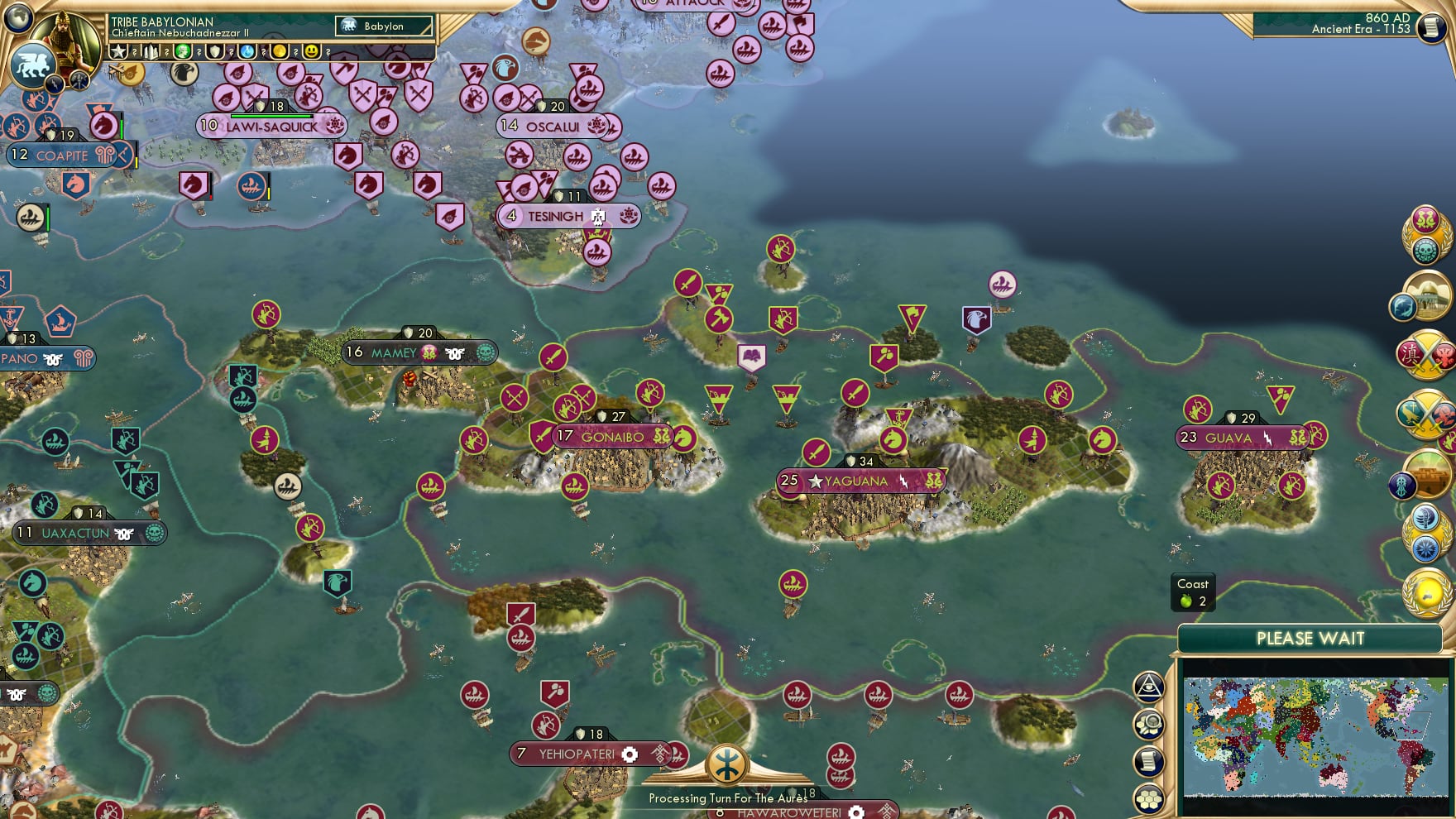This screenshot has width=1456, height=819.
Task: Click the eye-in-pyramid espionage icon
Action: tap(1149, 686)
